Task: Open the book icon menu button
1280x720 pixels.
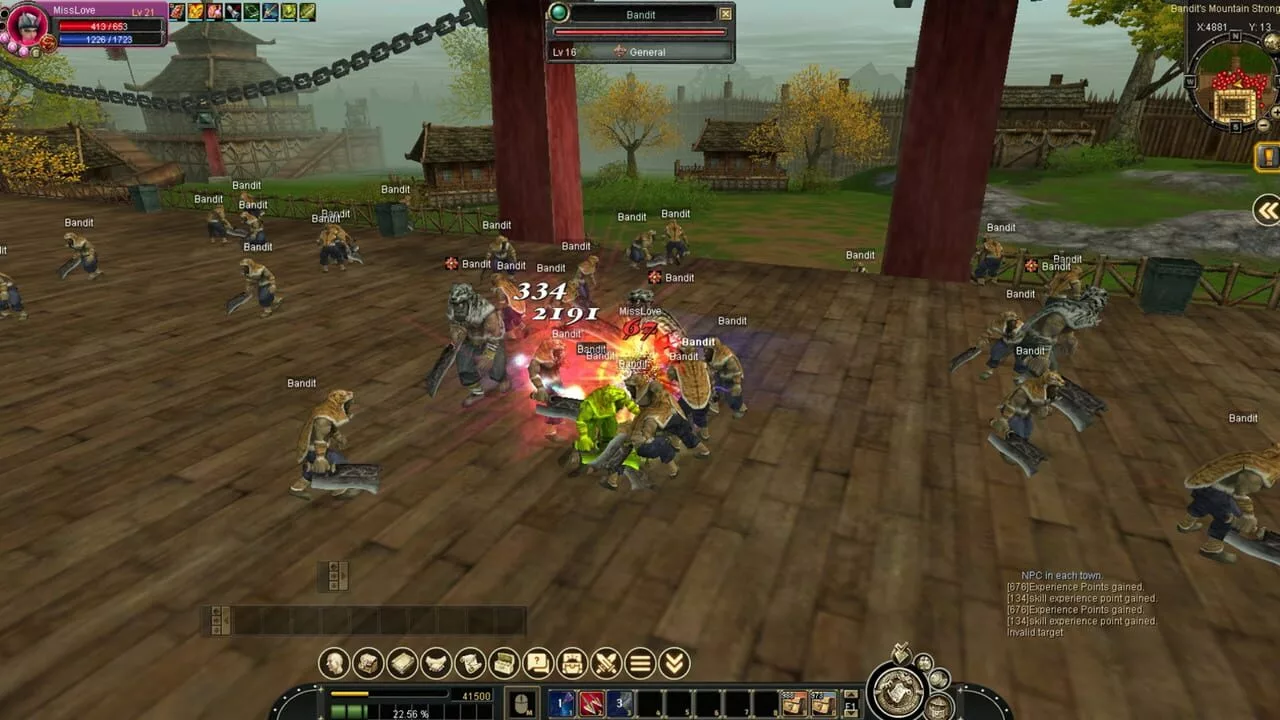Action: 402,663
